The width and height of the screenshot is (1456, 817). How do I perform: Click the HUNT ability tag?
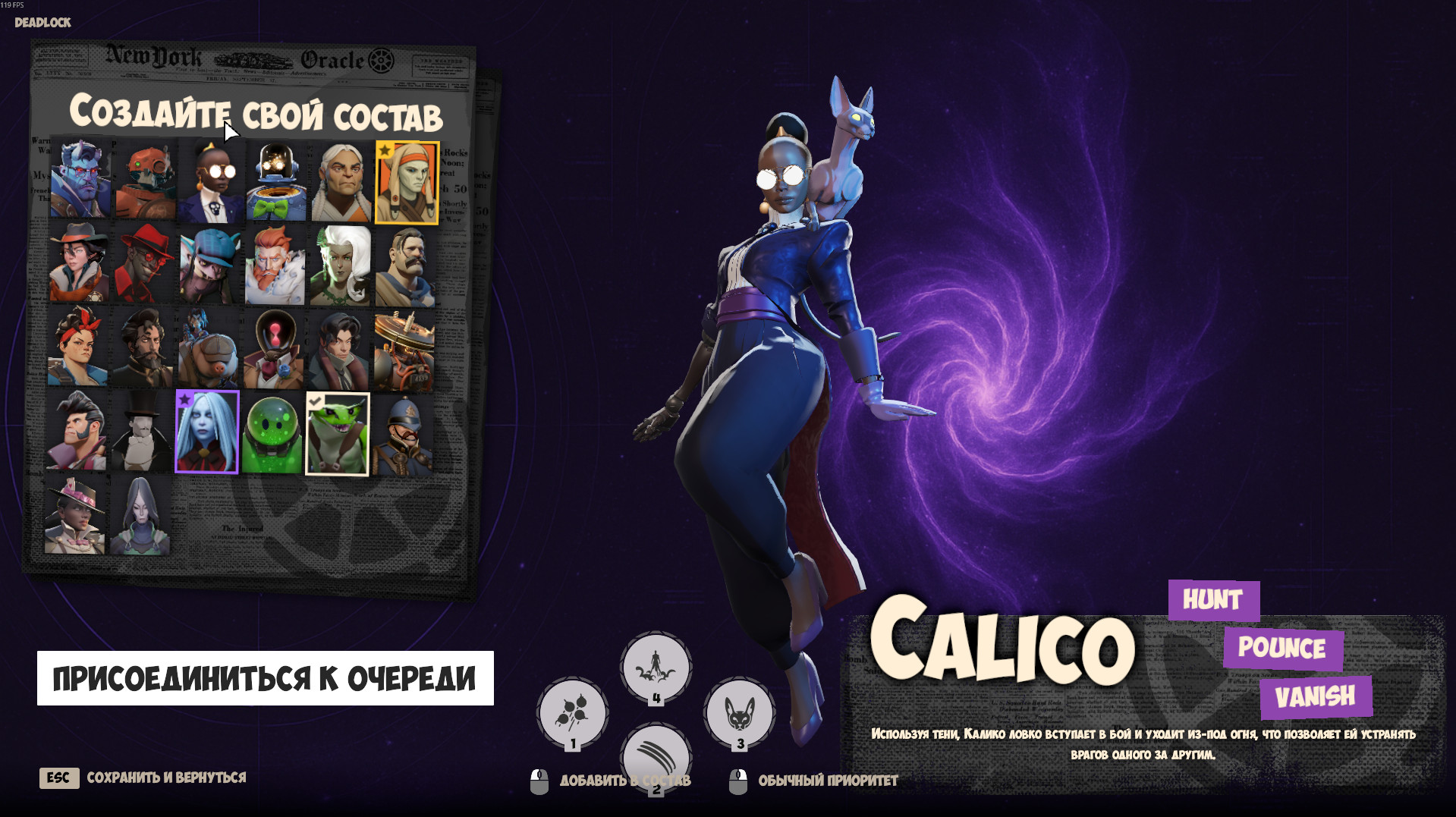1212,601
